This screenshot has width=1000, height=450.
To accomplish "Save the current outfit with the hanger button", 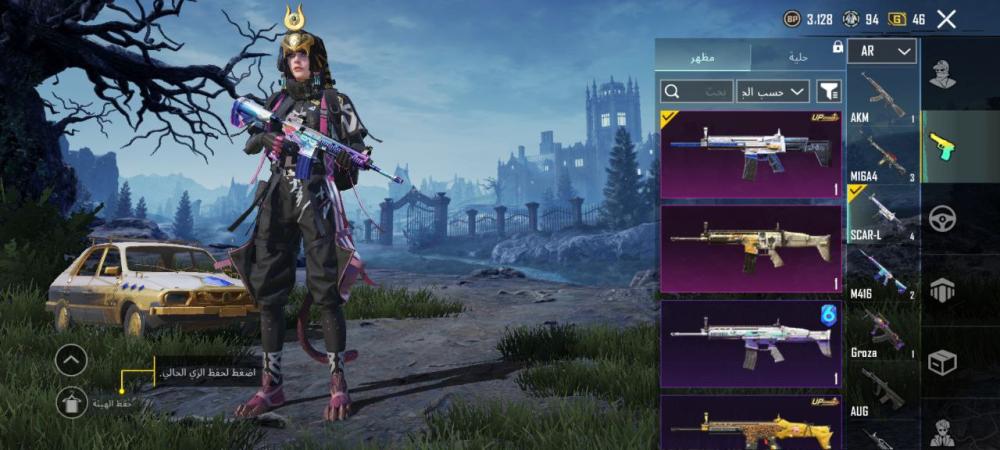I will coord(71,403).
